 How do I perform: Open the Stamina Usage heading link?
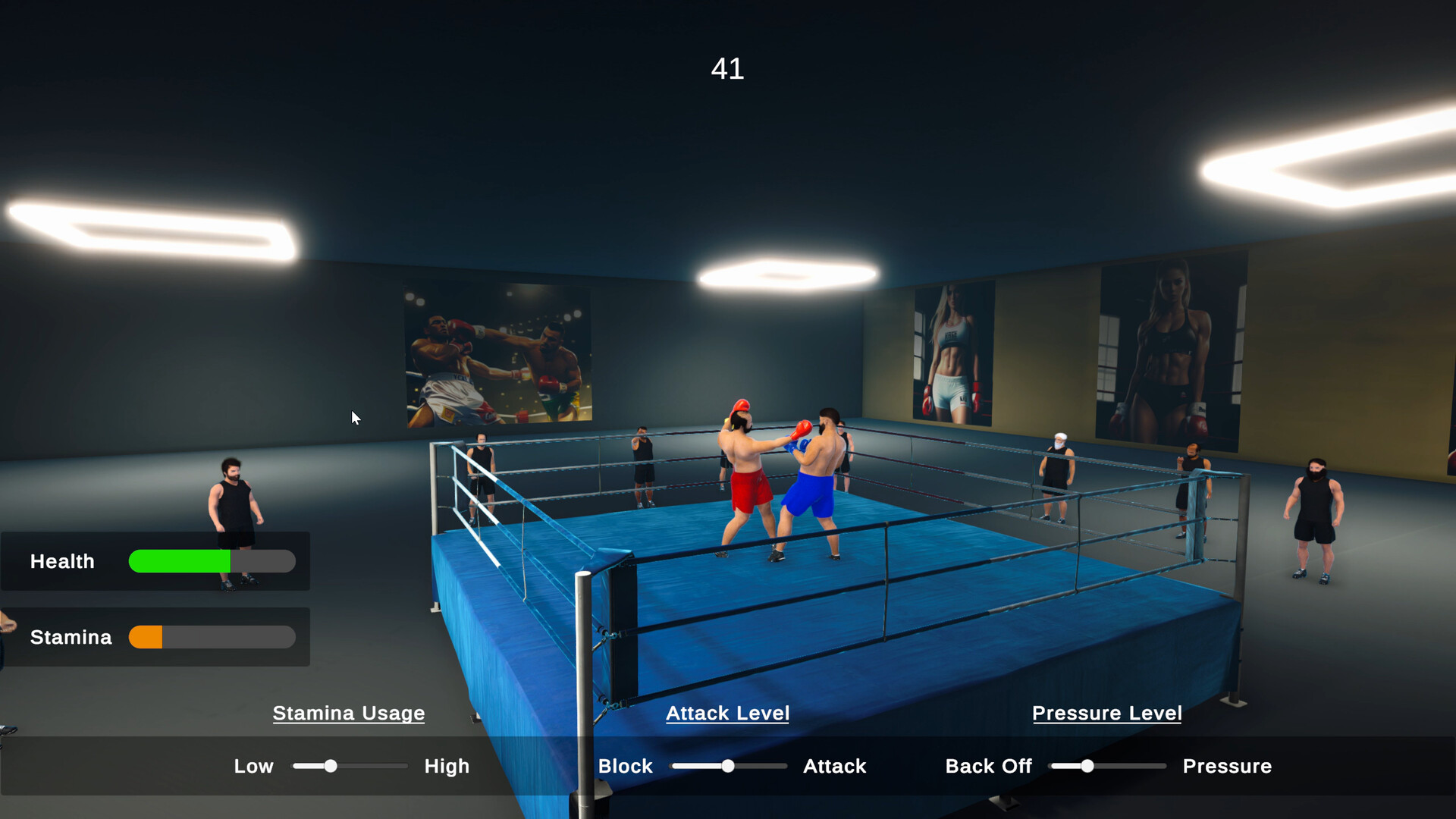tap(348, 713)
